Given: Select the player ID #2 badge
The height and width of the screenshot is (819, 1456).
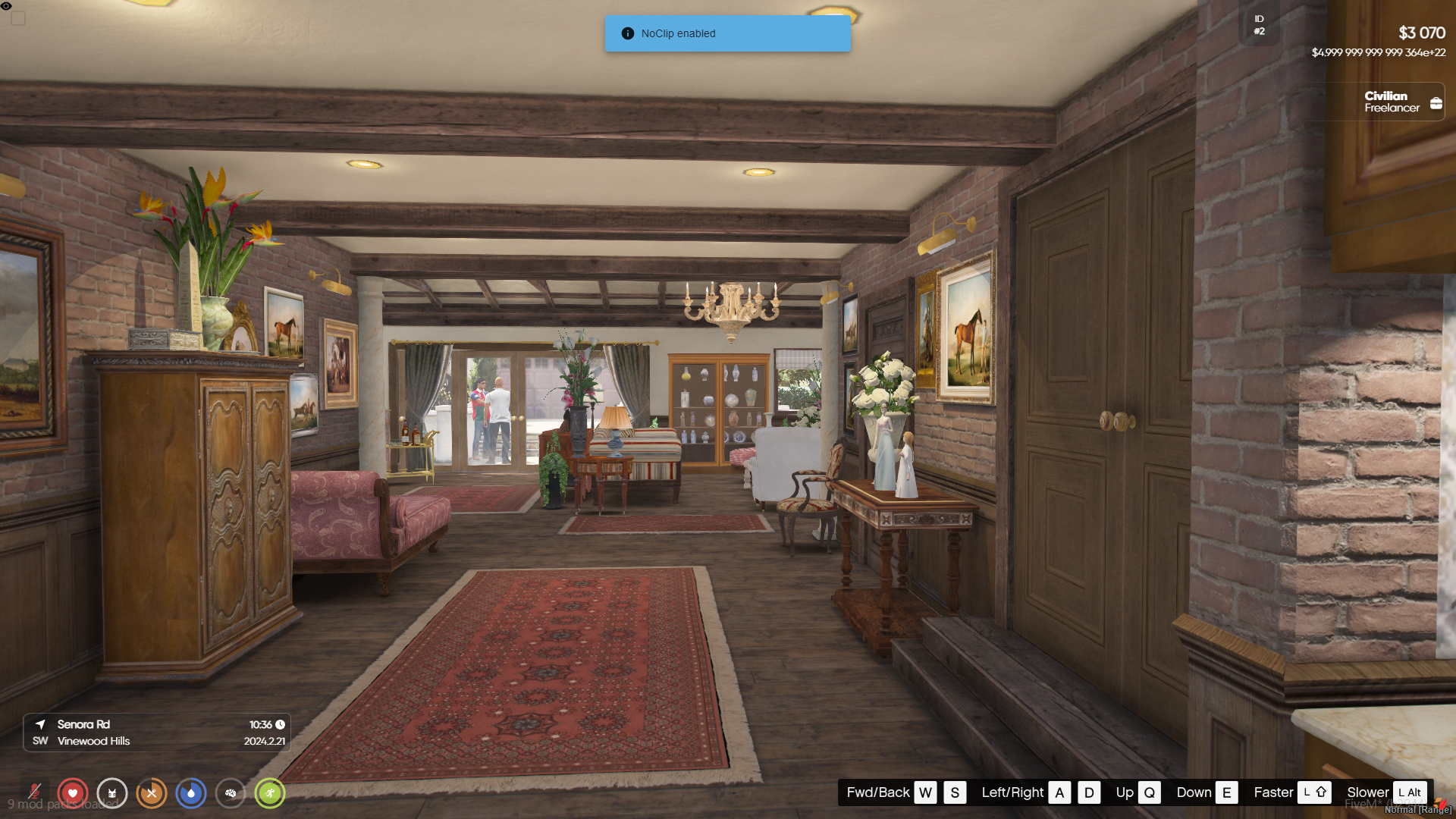Looking at the screenshot, I should click(1259, 25).
